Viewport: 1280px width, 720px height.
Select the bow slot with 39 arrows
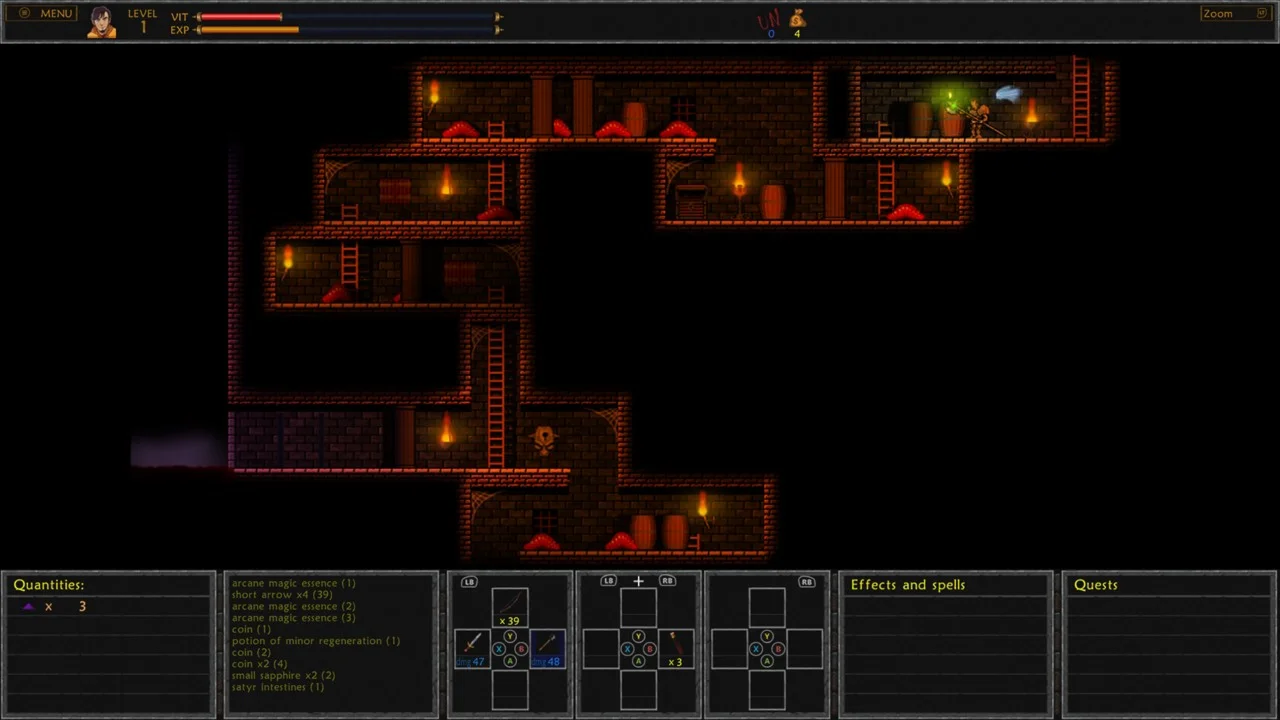click(x=510, y=607)
